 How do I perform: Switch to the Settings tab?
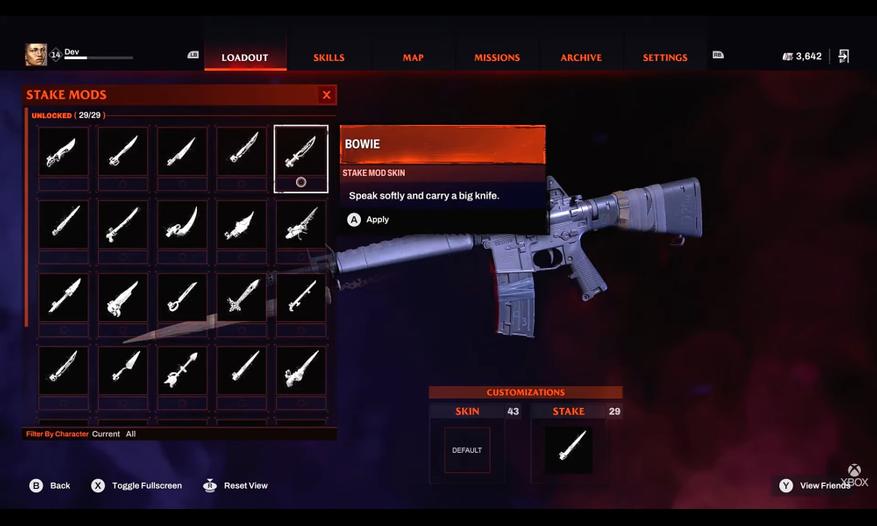[665, 57]
